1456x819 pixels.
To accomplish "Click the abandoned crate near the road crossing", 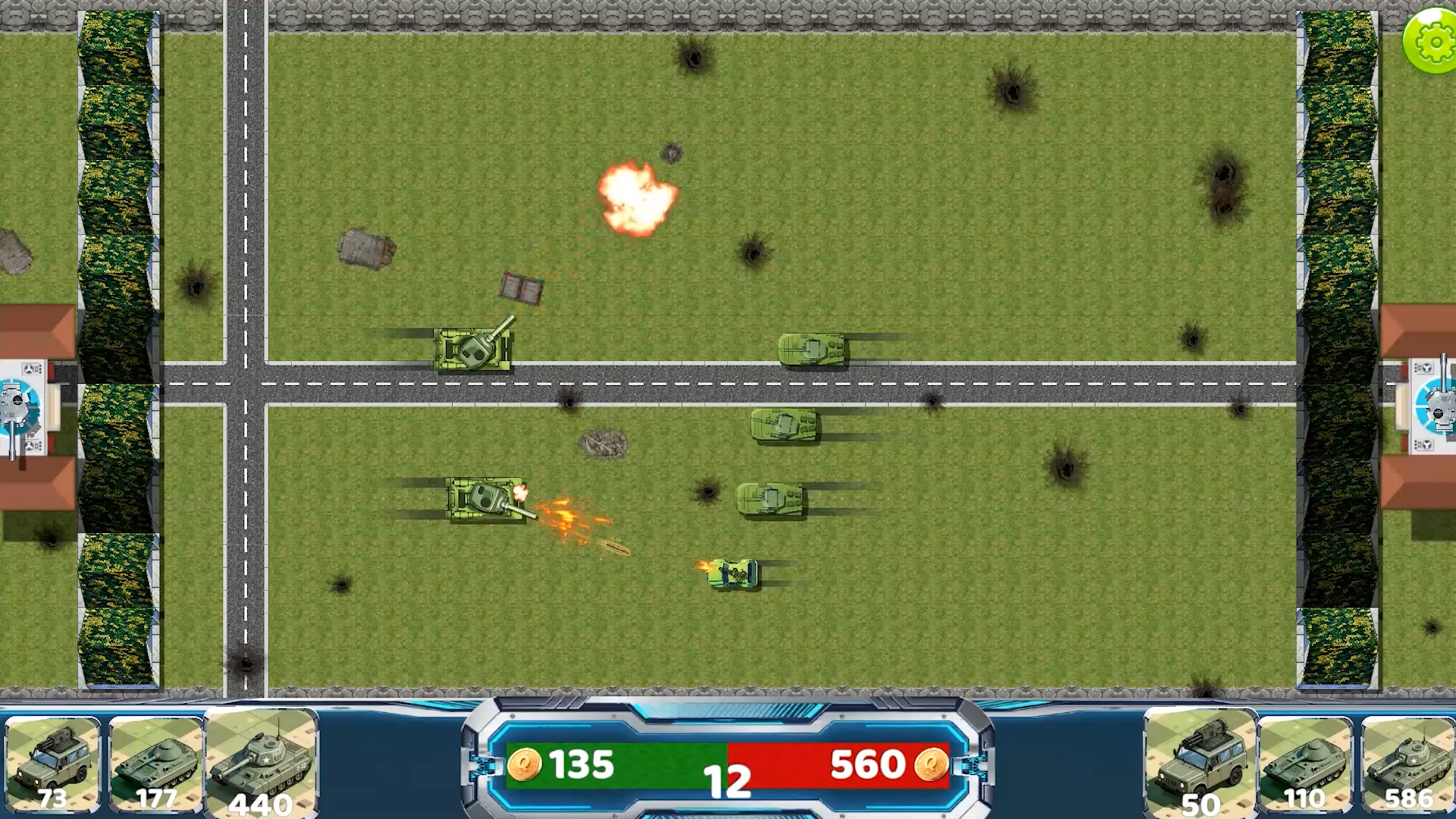I will coord(522,290).
